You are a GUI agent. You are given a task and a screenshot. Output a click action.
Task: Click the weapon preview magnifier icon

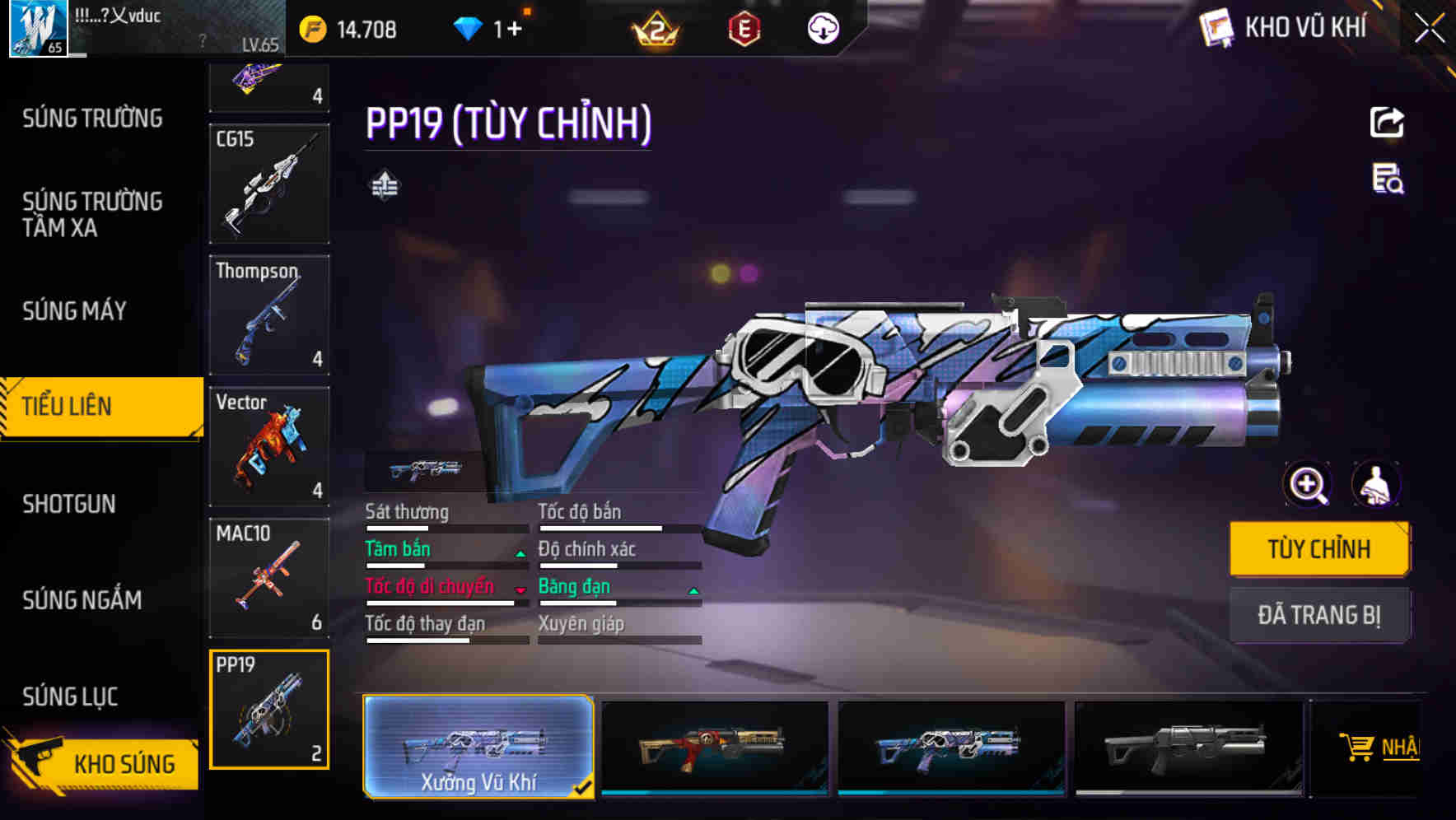point(1307,484)
